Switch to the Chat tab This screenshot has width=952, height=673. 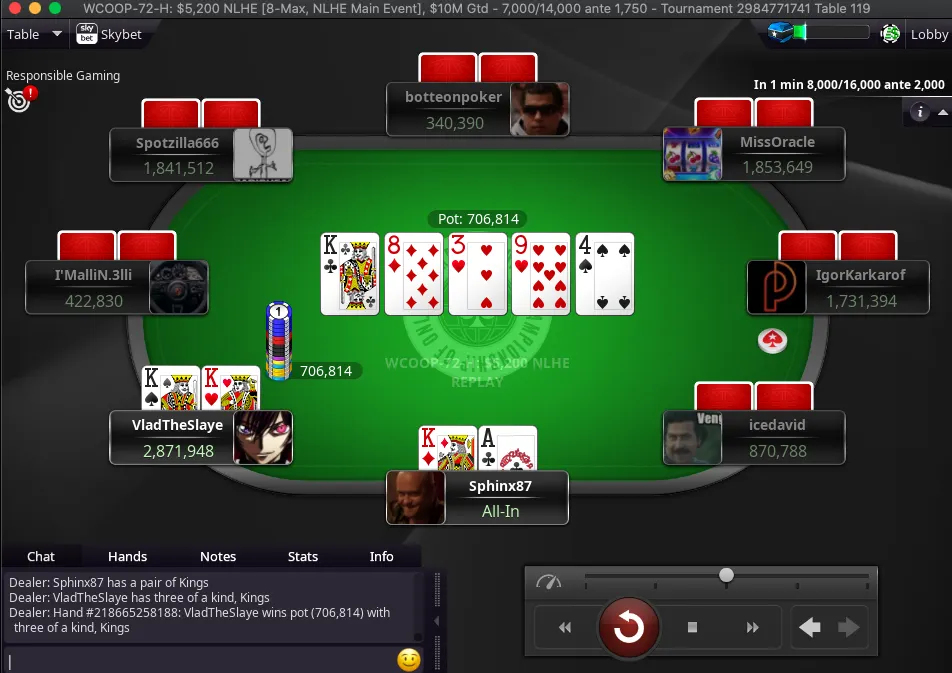click(41, 556)
